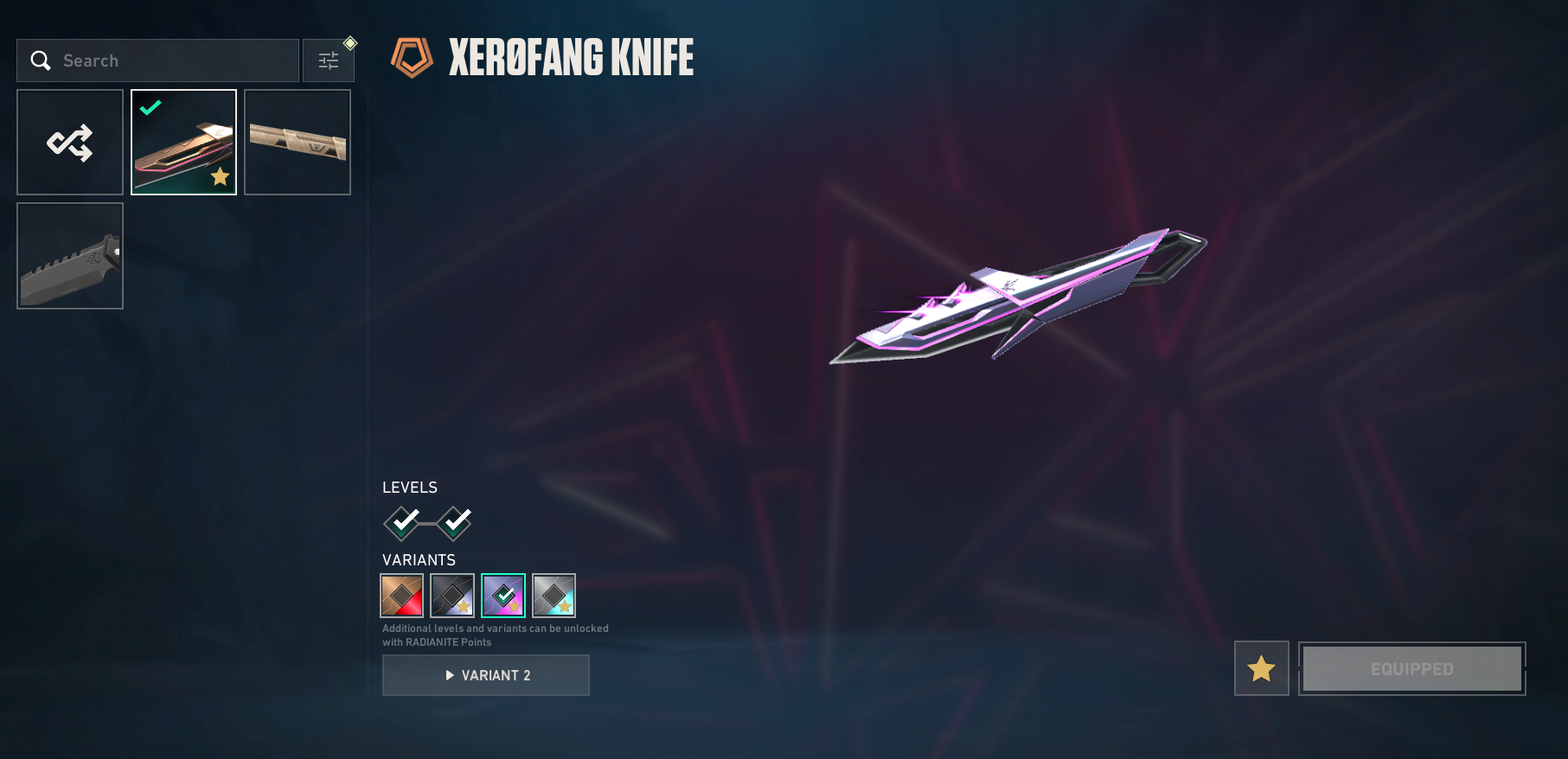Click the Equipped button
This screenshot has height=759, width=1568.
click(x=1411, y=668)
